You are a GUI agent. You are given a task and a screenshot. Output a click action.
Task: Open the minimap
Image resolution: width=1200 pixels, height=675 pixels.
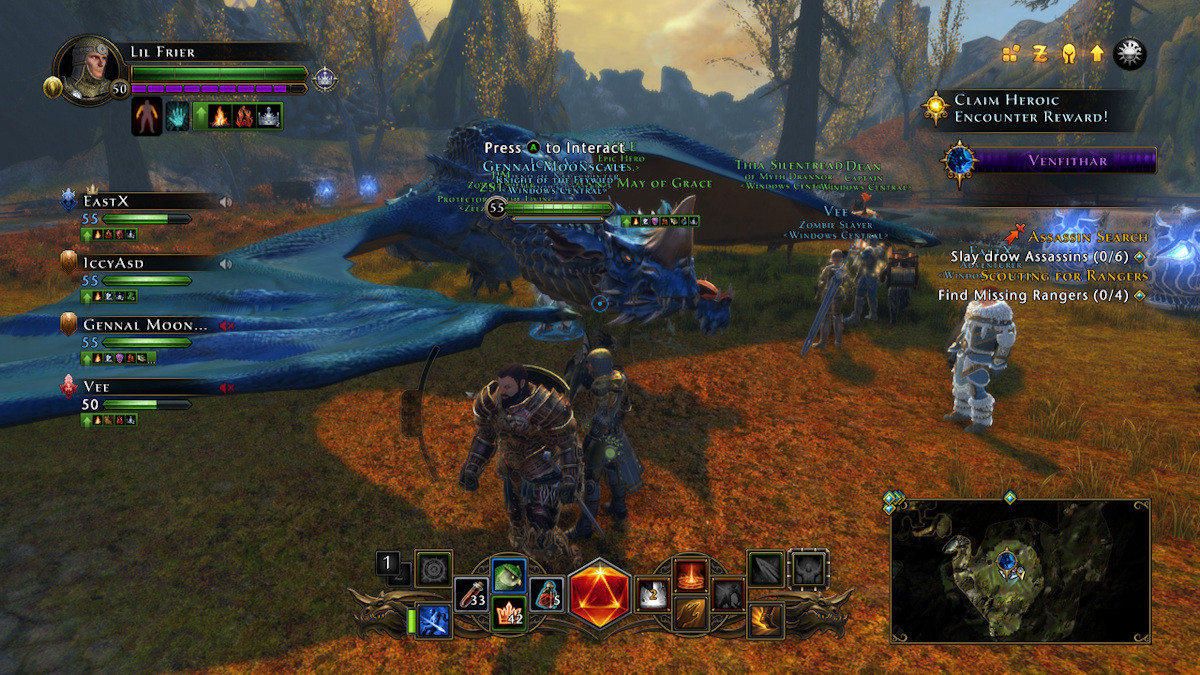pos(1020,570)
